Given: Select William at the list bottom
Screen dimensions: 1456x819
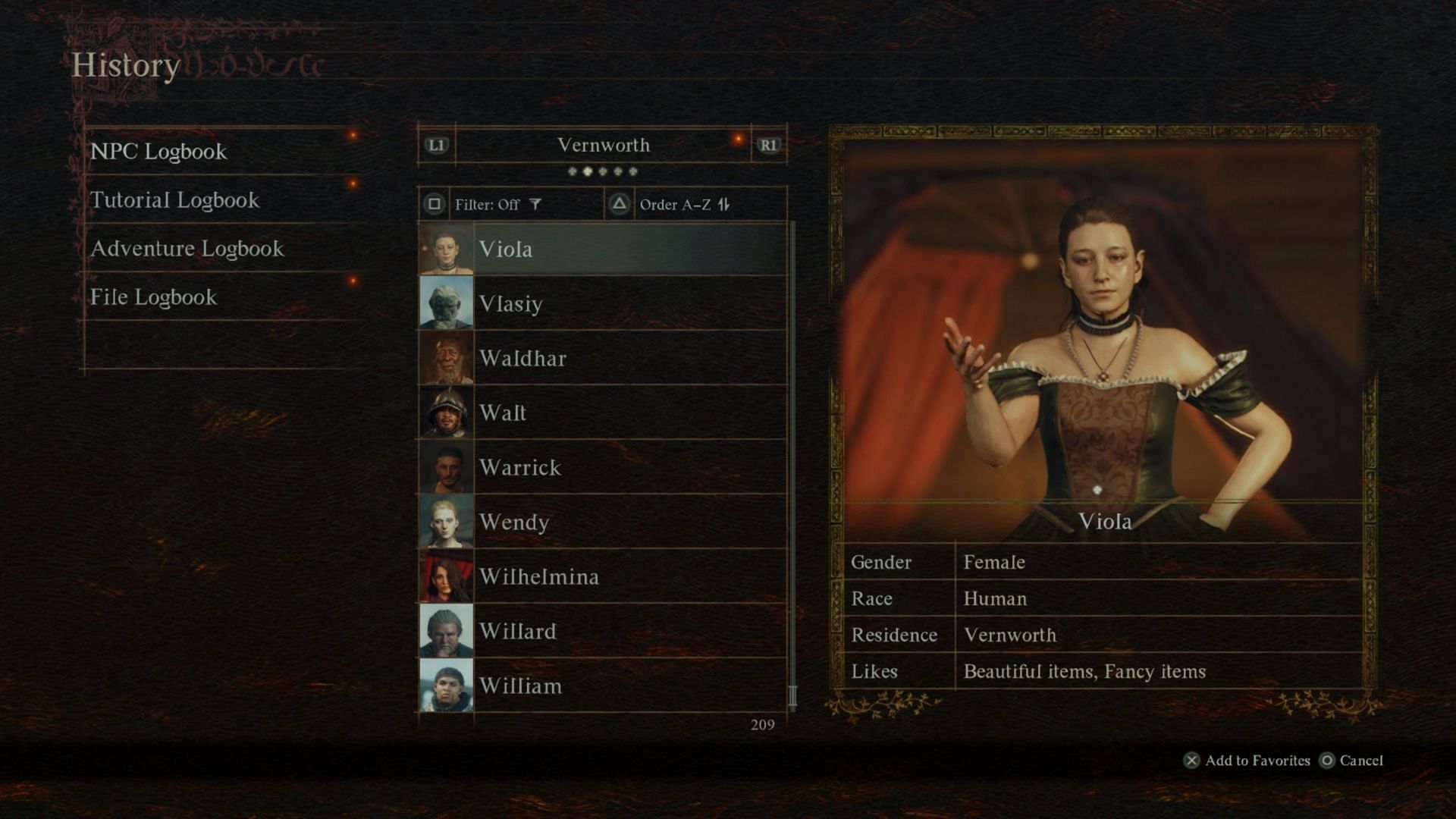Looking at the screenshot, I should (x=602, y=686).
